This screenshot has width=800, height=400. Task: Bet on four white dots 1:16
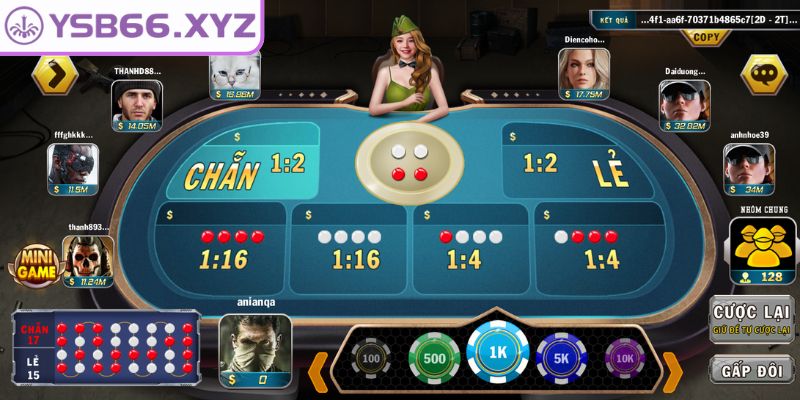[350, 248]
